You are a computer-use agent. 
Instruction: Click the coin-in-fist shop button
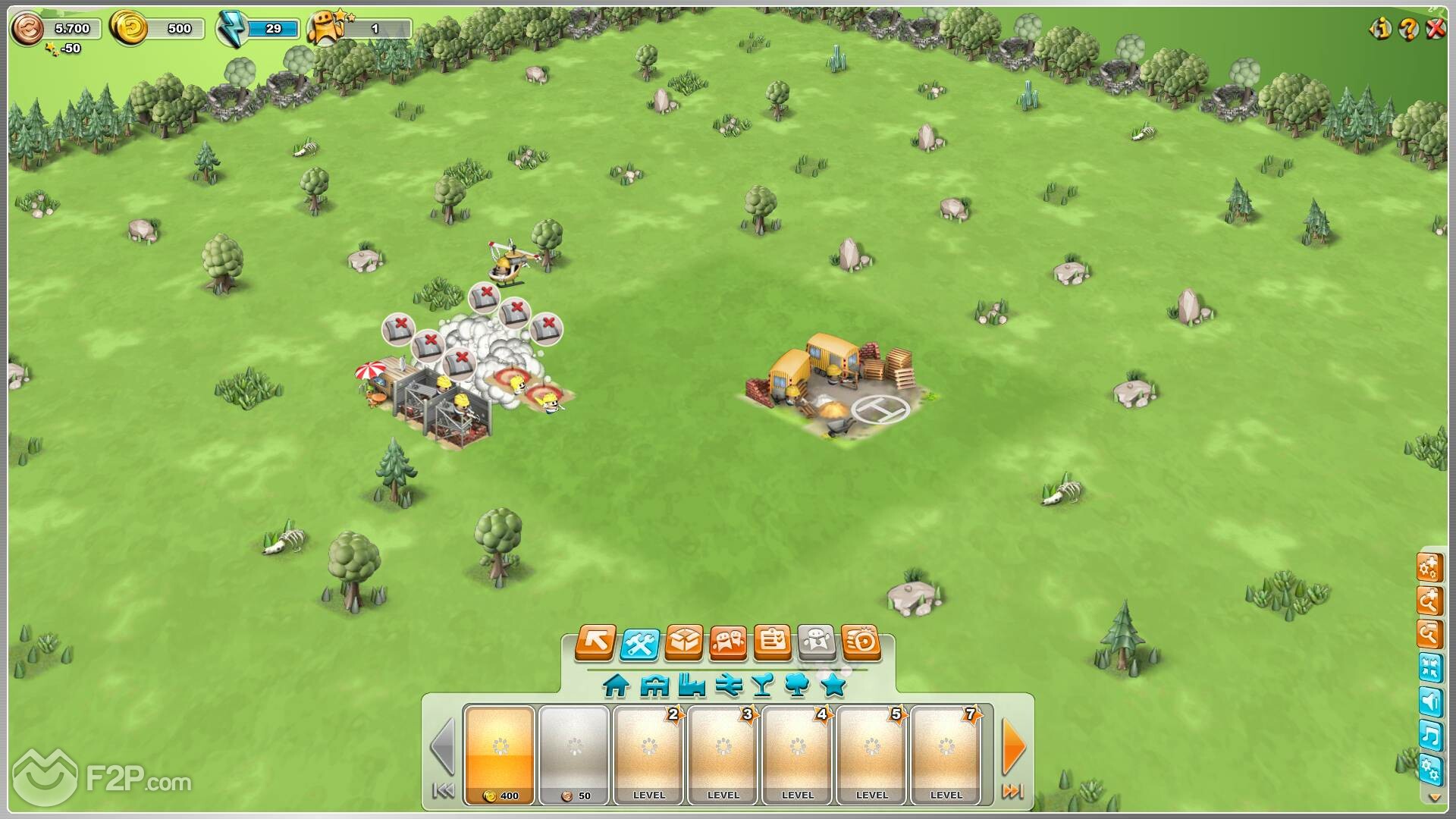point(861,643)
